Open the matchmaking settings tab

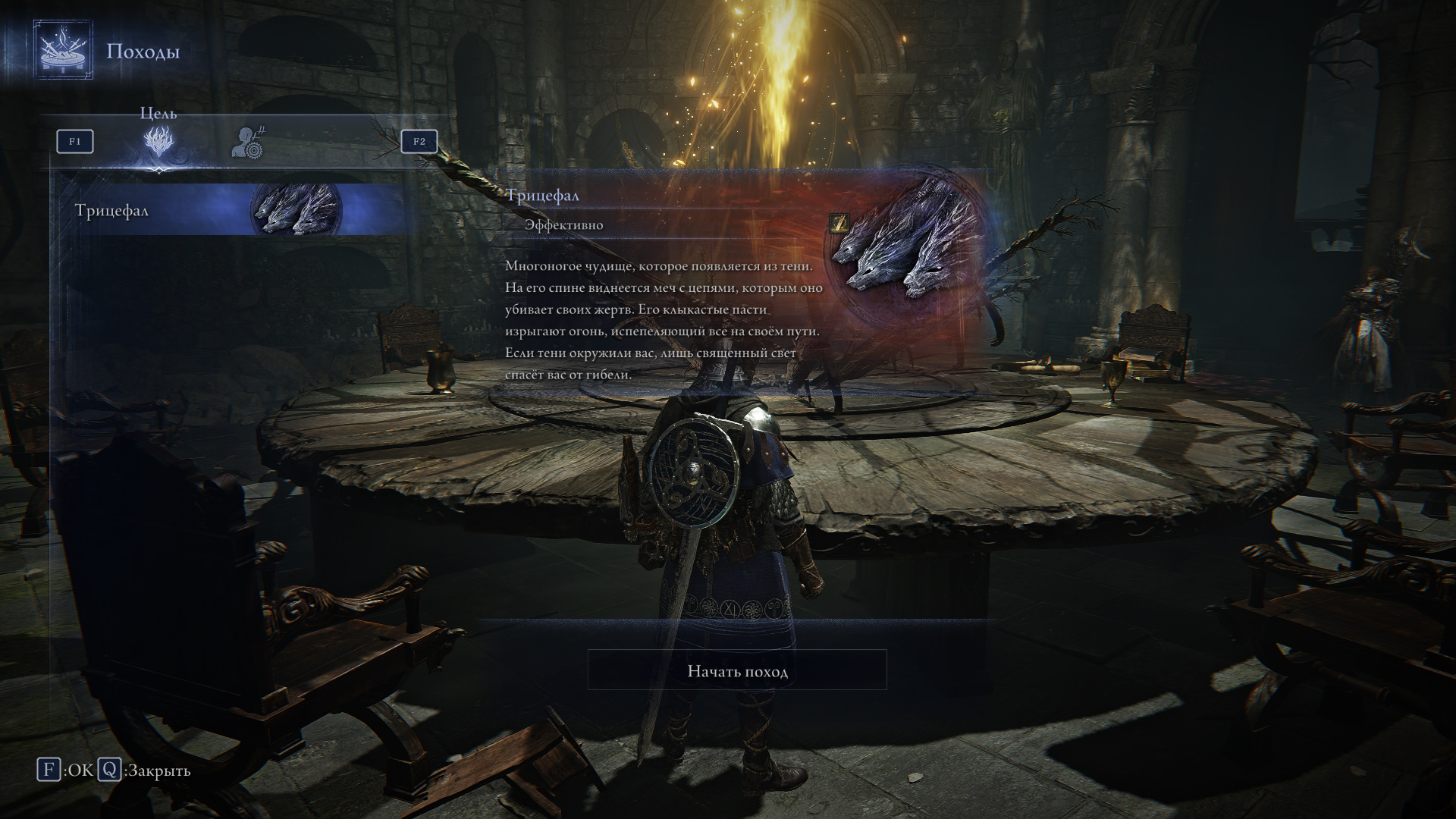(x=247, y=142)
